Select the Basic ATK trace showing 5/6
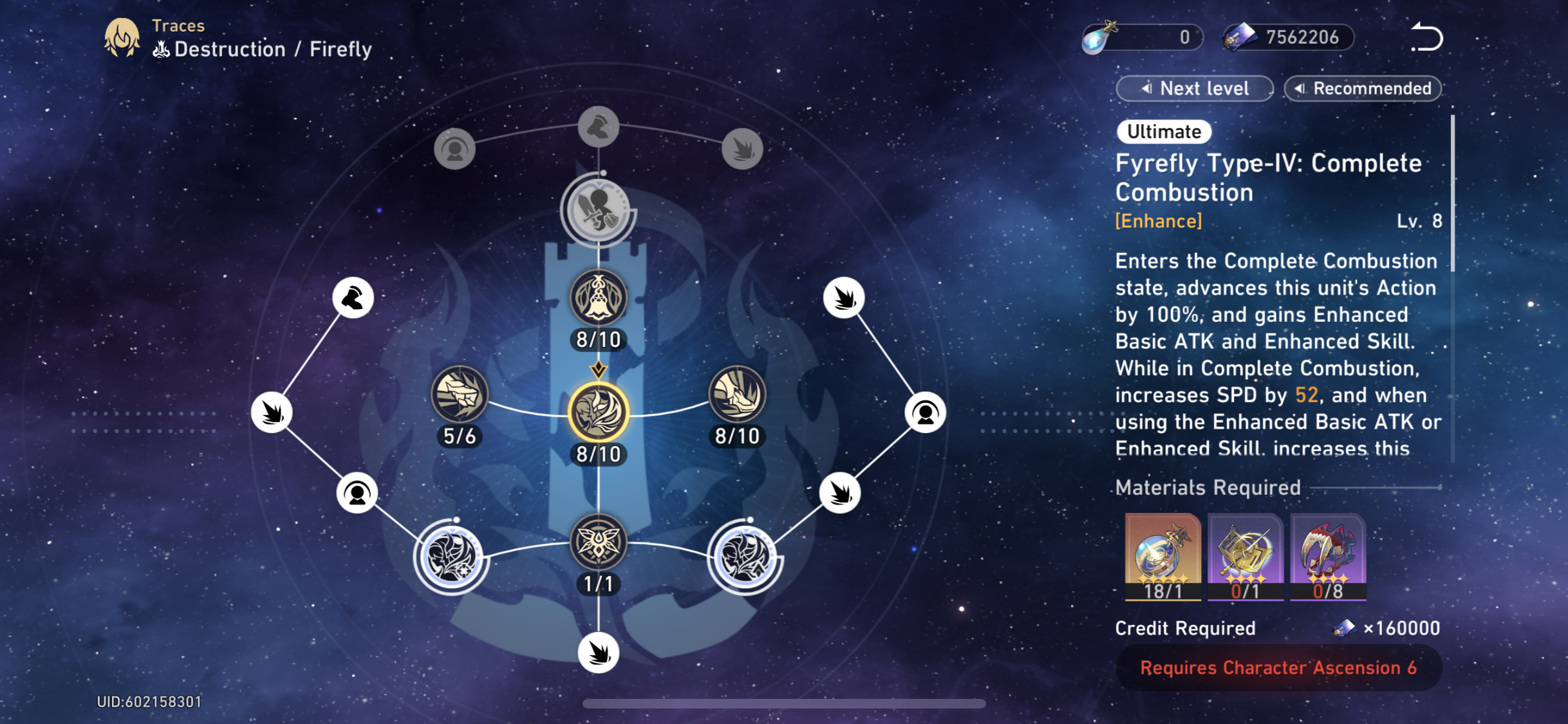 [460, 394]
